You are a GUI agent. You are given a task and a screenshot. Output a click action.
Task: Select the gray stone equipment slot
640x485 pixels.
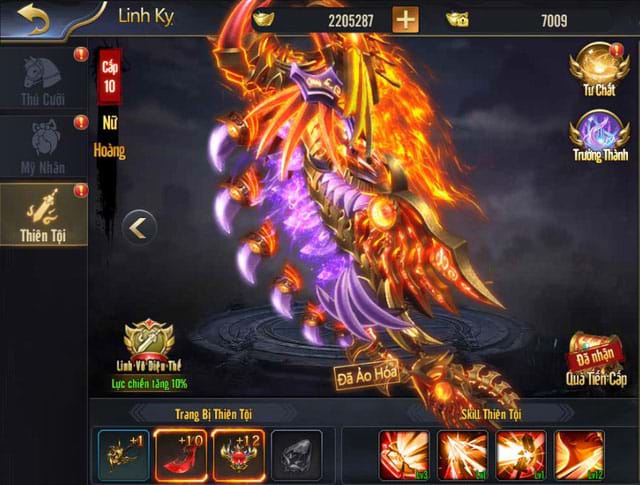click(297, 455)
